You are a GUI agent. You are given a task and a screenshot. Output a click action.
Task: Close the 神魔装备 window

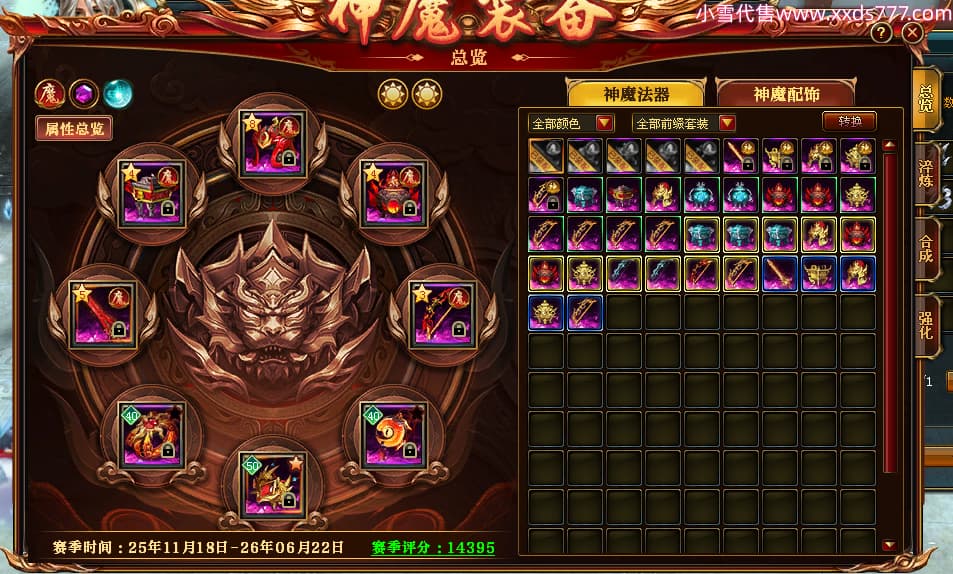pyautogui.click(x=912, y=33)
